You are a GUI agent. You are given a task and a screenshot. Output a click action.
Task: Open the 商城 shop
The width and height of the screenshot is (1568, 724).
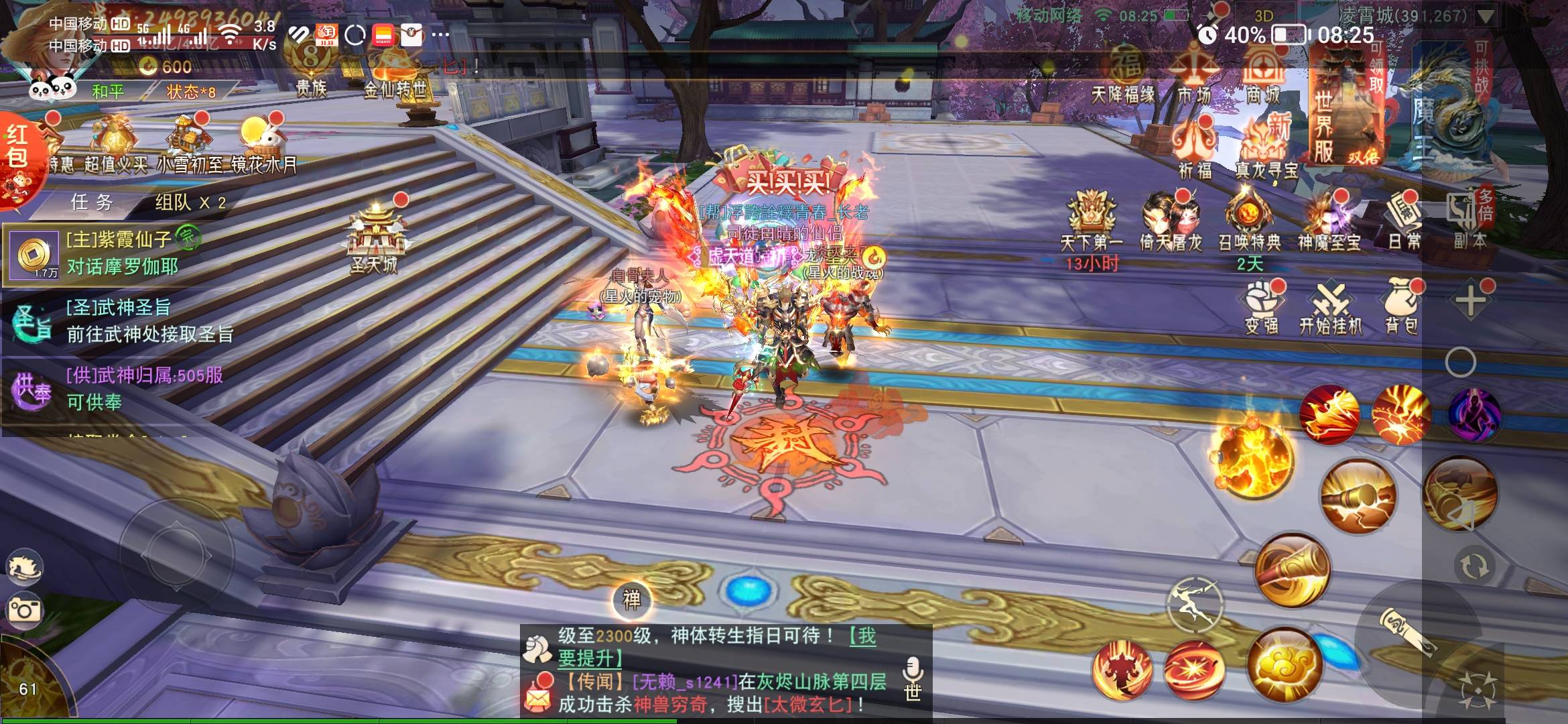click(x=1263, y=77)
